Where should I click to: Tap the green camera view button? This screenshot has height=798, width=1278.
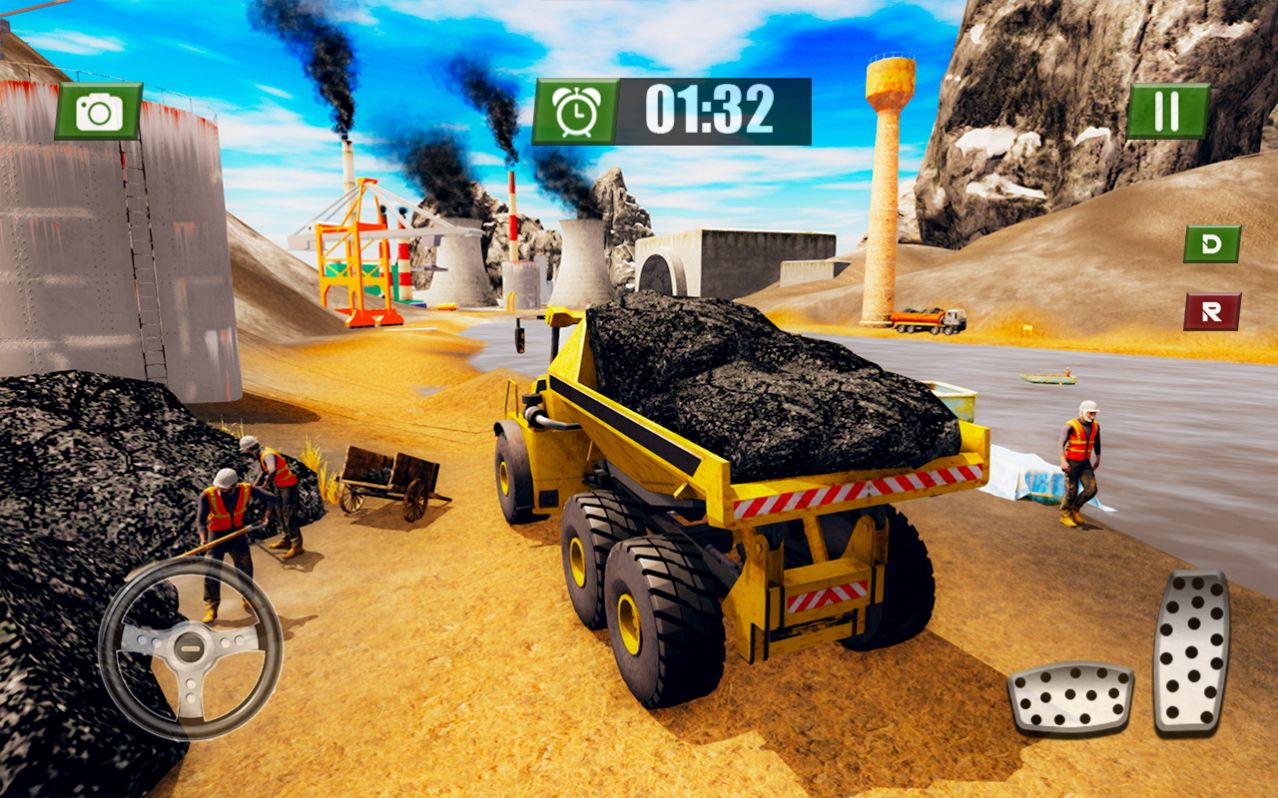coord(98,111)
